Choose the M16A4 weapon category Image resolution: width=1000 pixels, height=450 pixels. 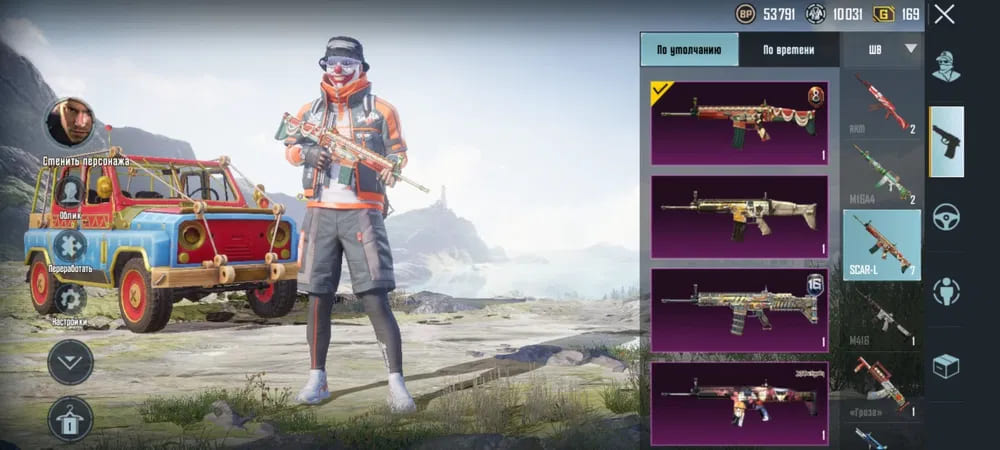pos(882,173)
